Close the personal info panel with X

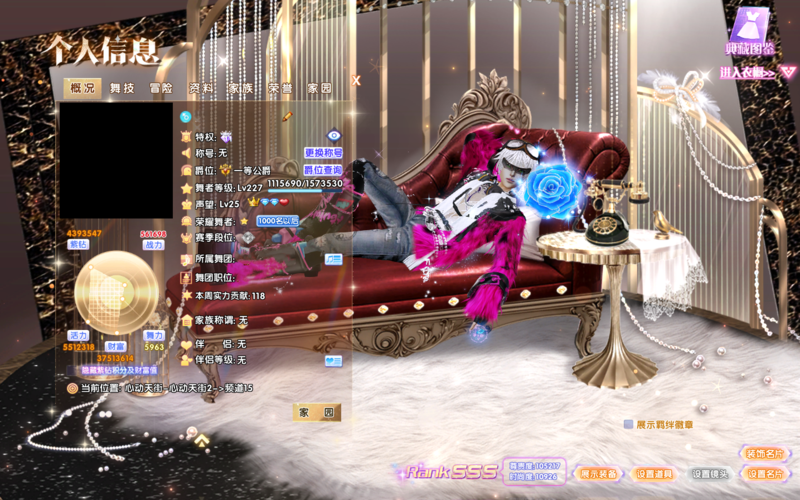pyautogui.click(x=355, y=81)
